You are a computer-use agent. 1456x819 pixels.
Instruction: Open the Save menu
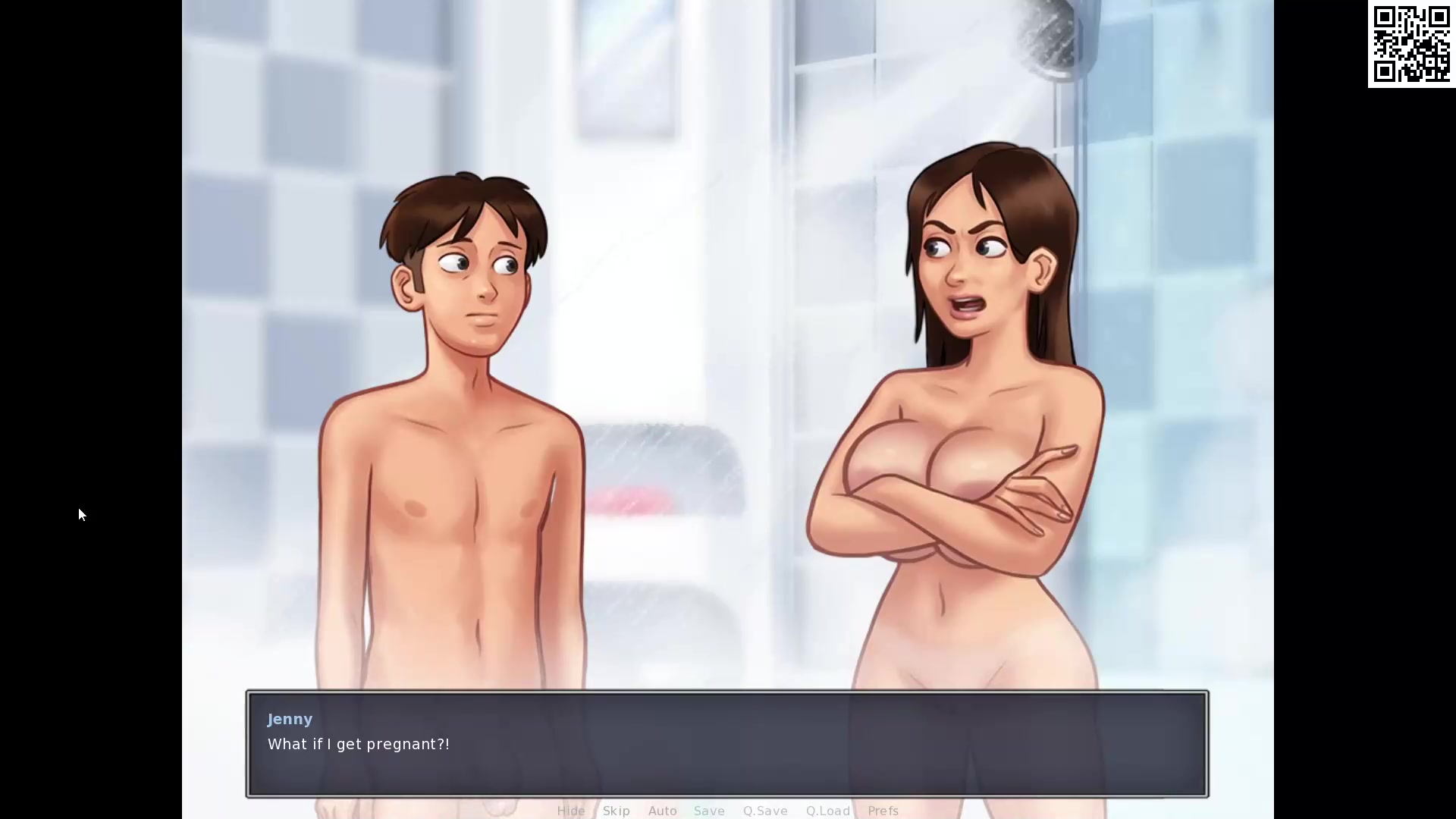pyautogui.click(x=709, y=811)
